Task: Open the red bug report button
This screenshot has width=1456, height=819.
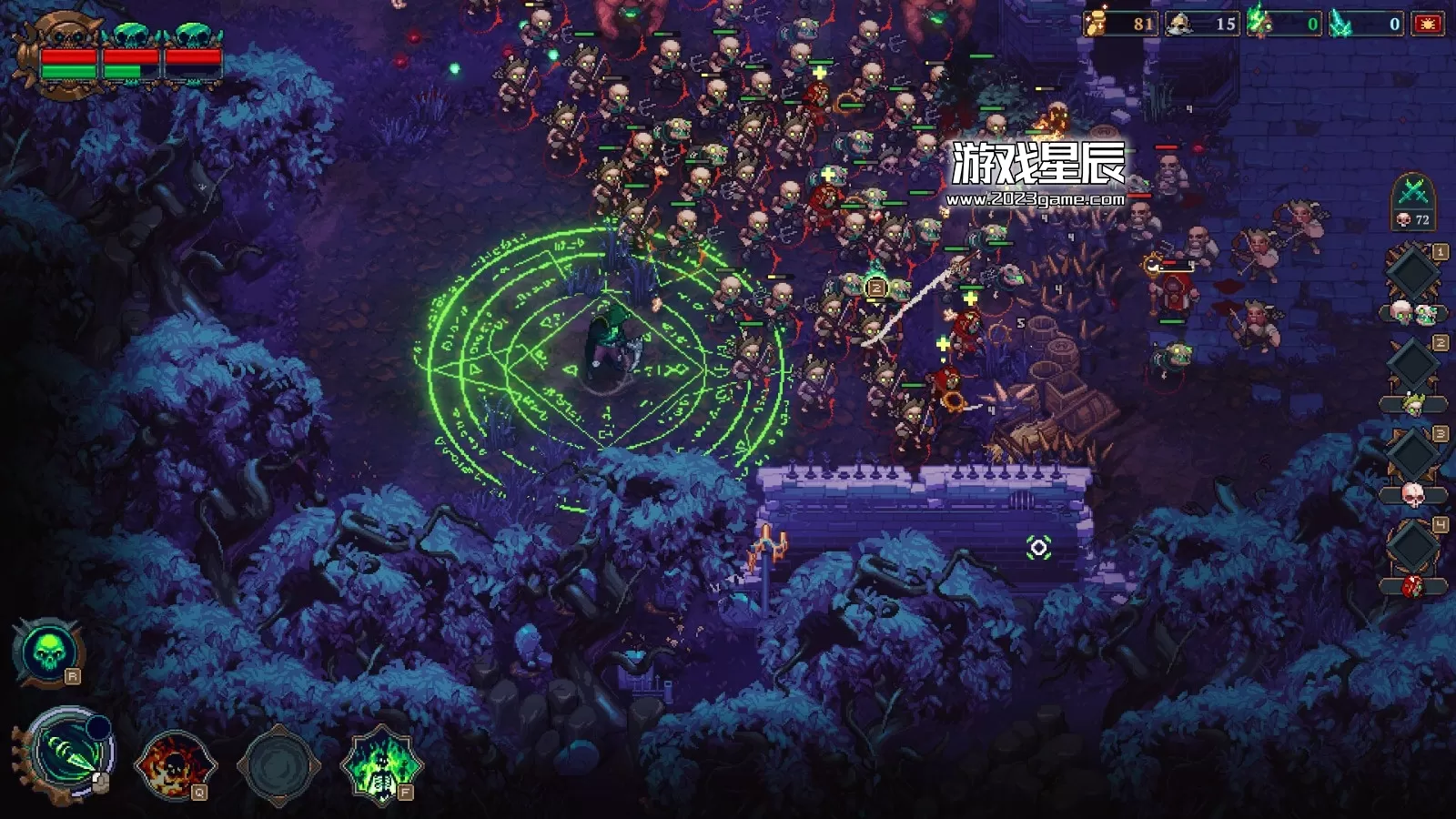Action: pyautogui.click(x=1427, y=25)
